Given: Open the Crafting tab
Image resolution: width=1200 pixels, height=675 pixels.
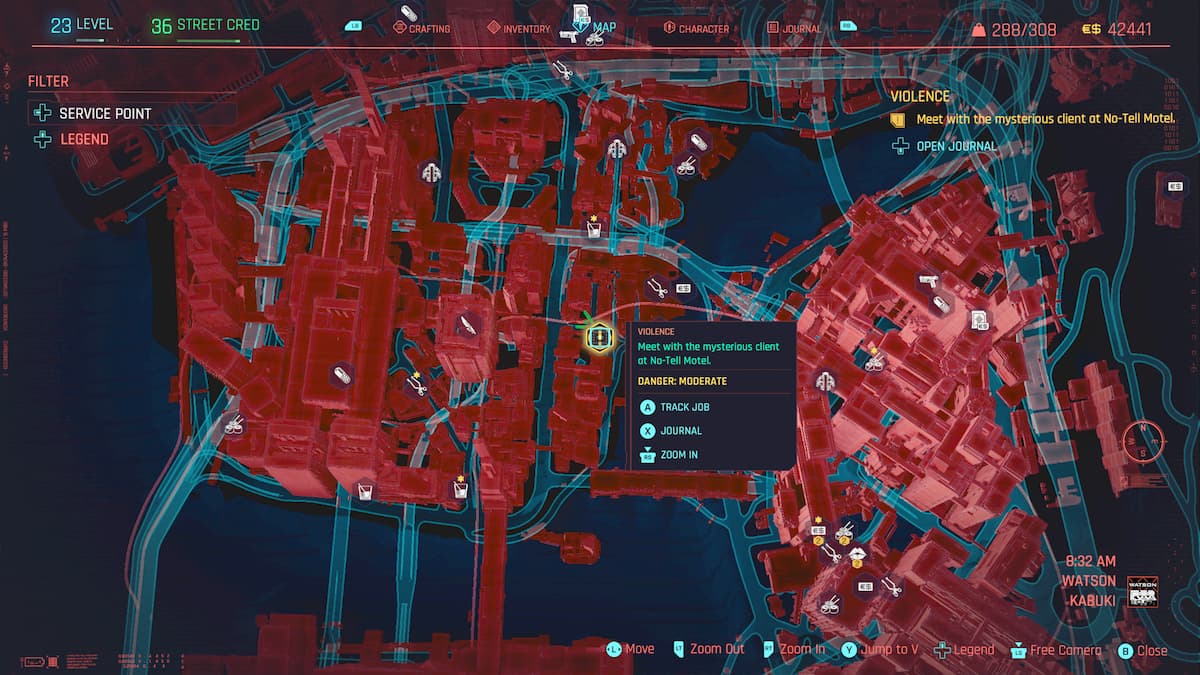Looking at the screenshot, I should [427, 29].
